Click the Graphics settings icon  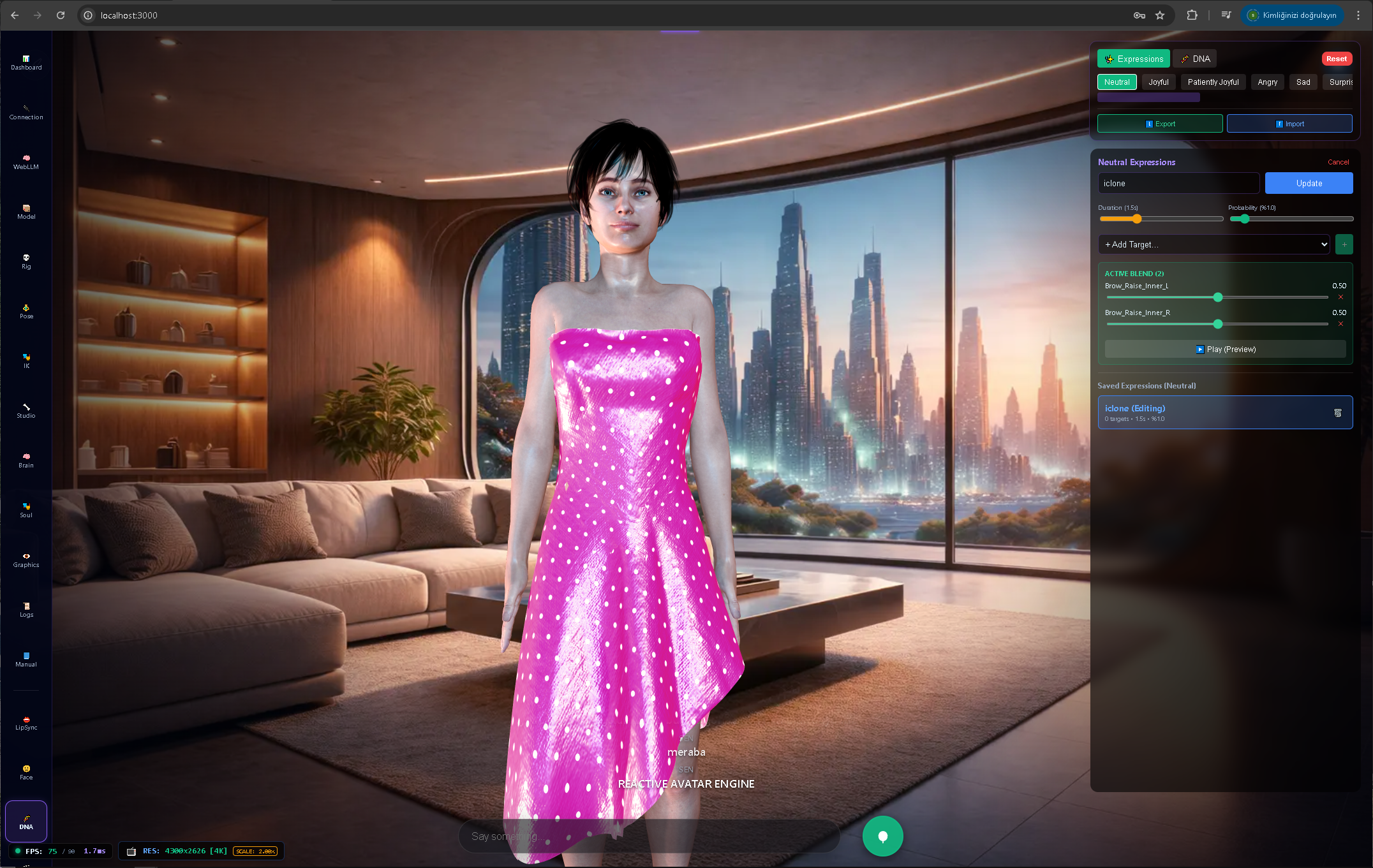26,559
